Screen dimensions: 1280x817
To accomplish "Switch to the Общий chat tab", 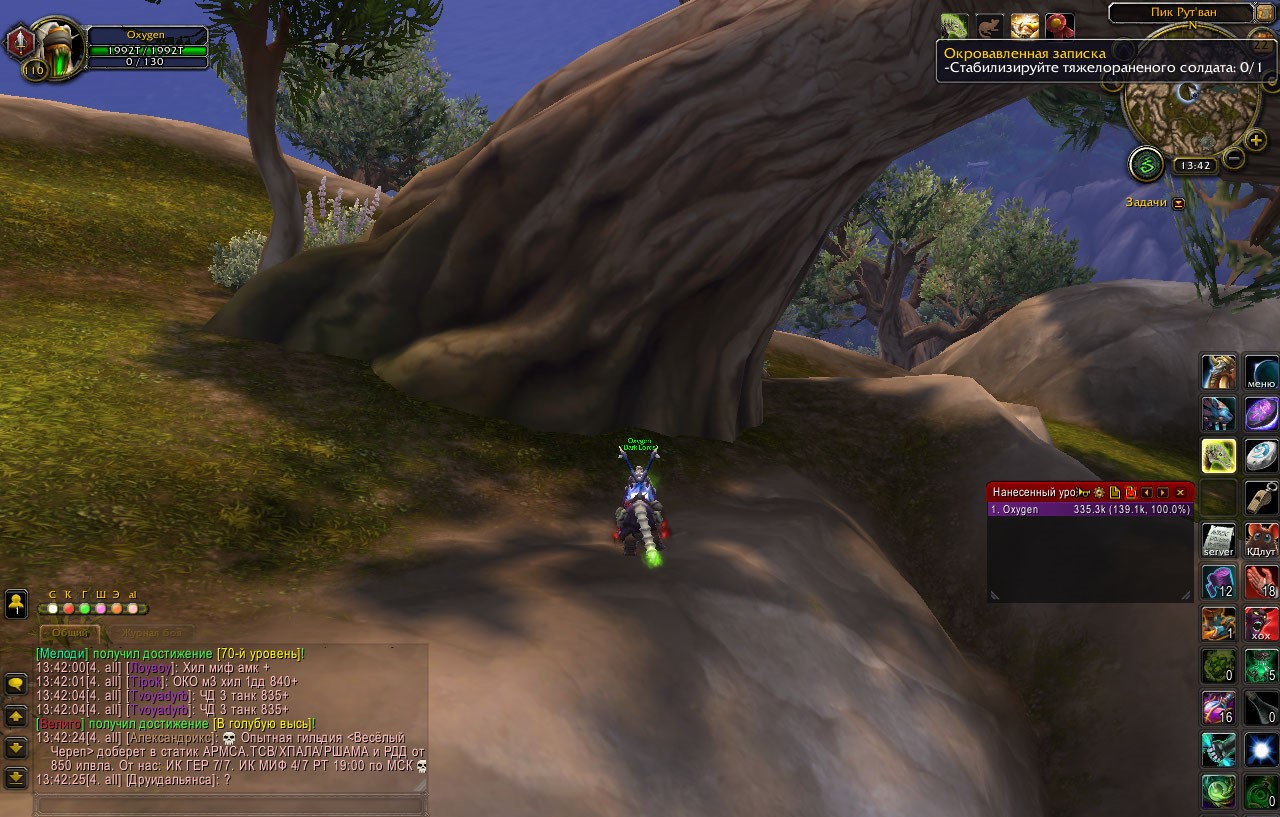I will tap(70, 632).
